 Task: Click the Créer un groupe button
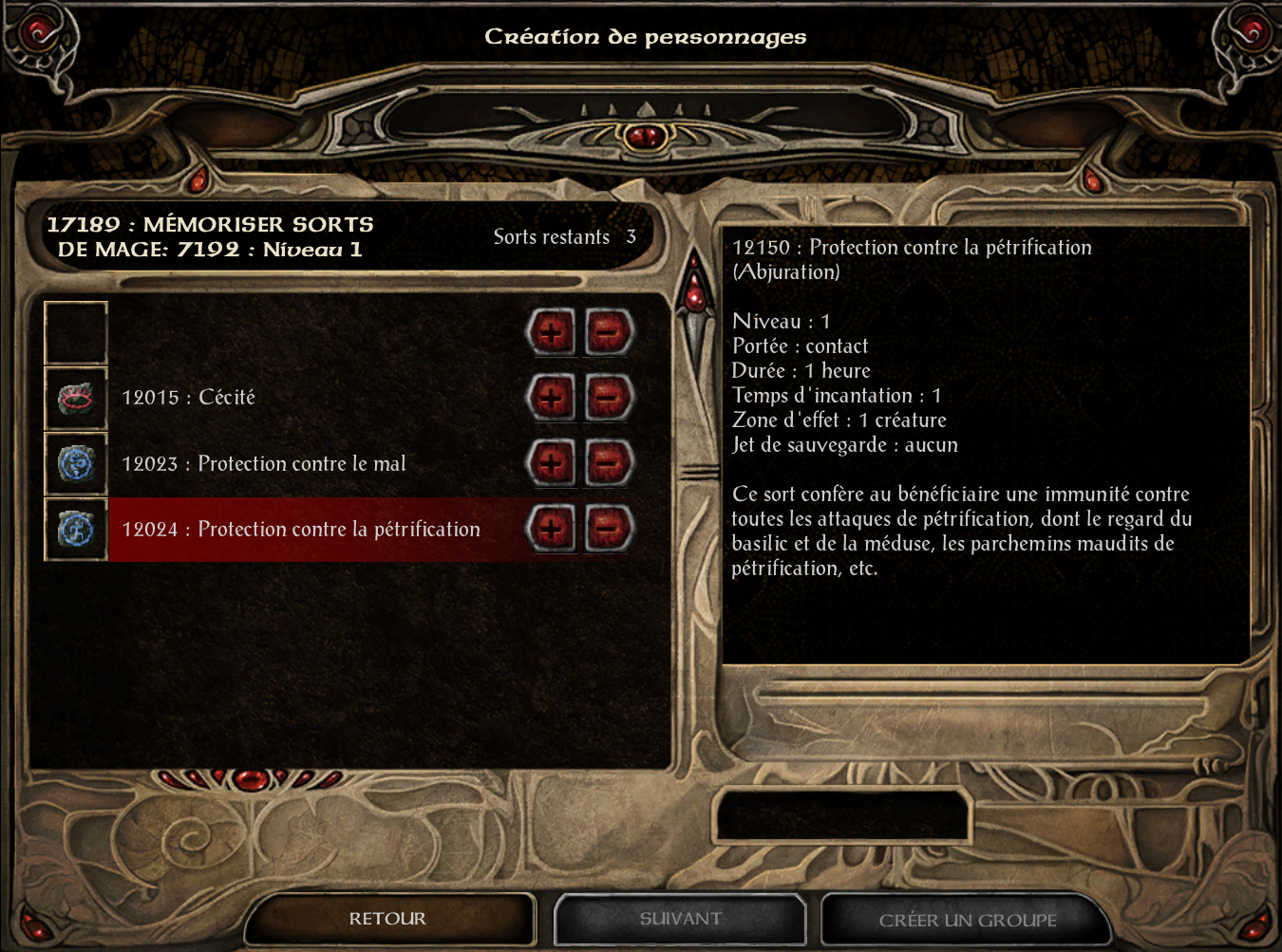tap(967, 920)
